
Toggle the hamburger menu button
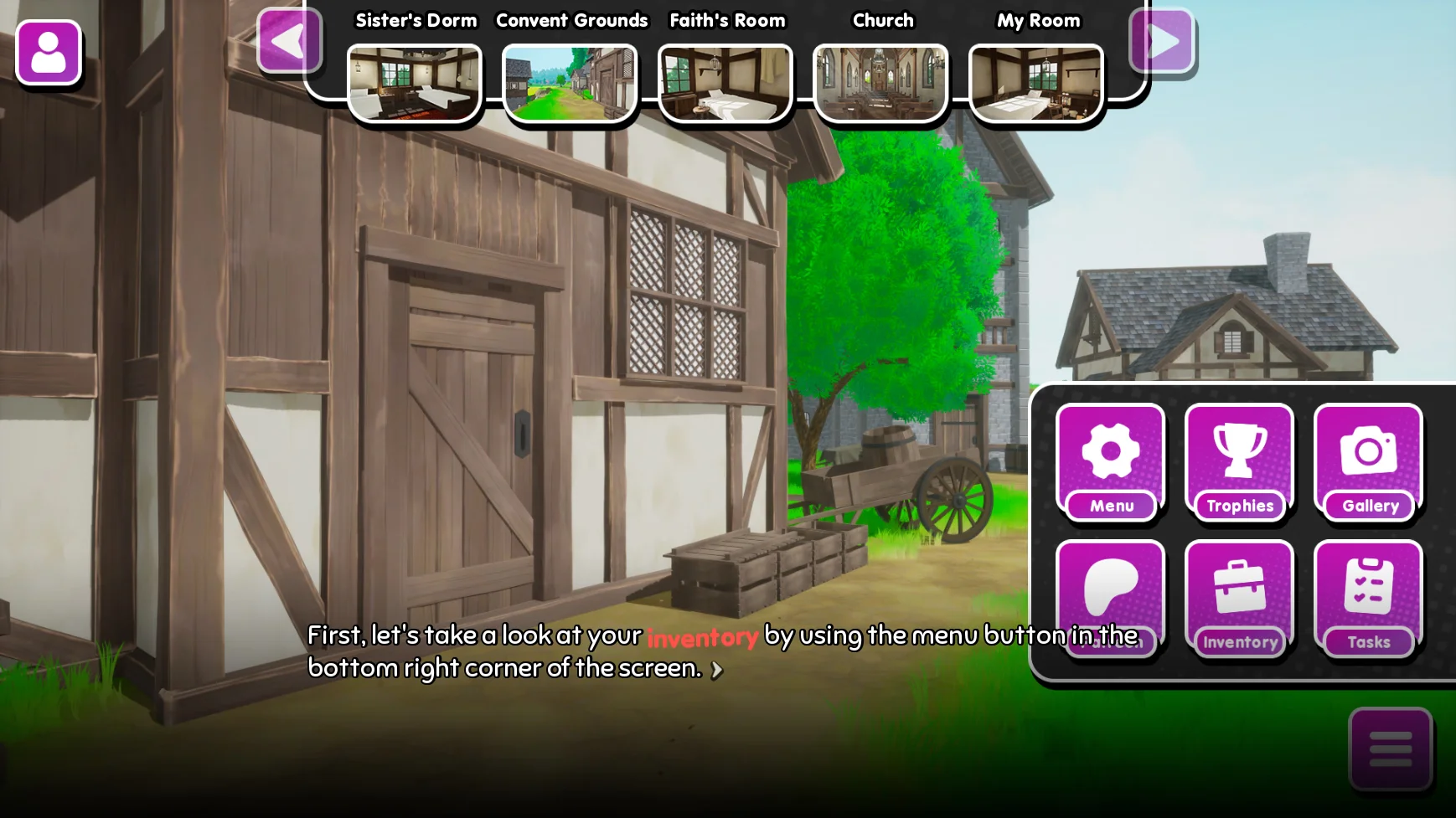(x=1391, y=749)
